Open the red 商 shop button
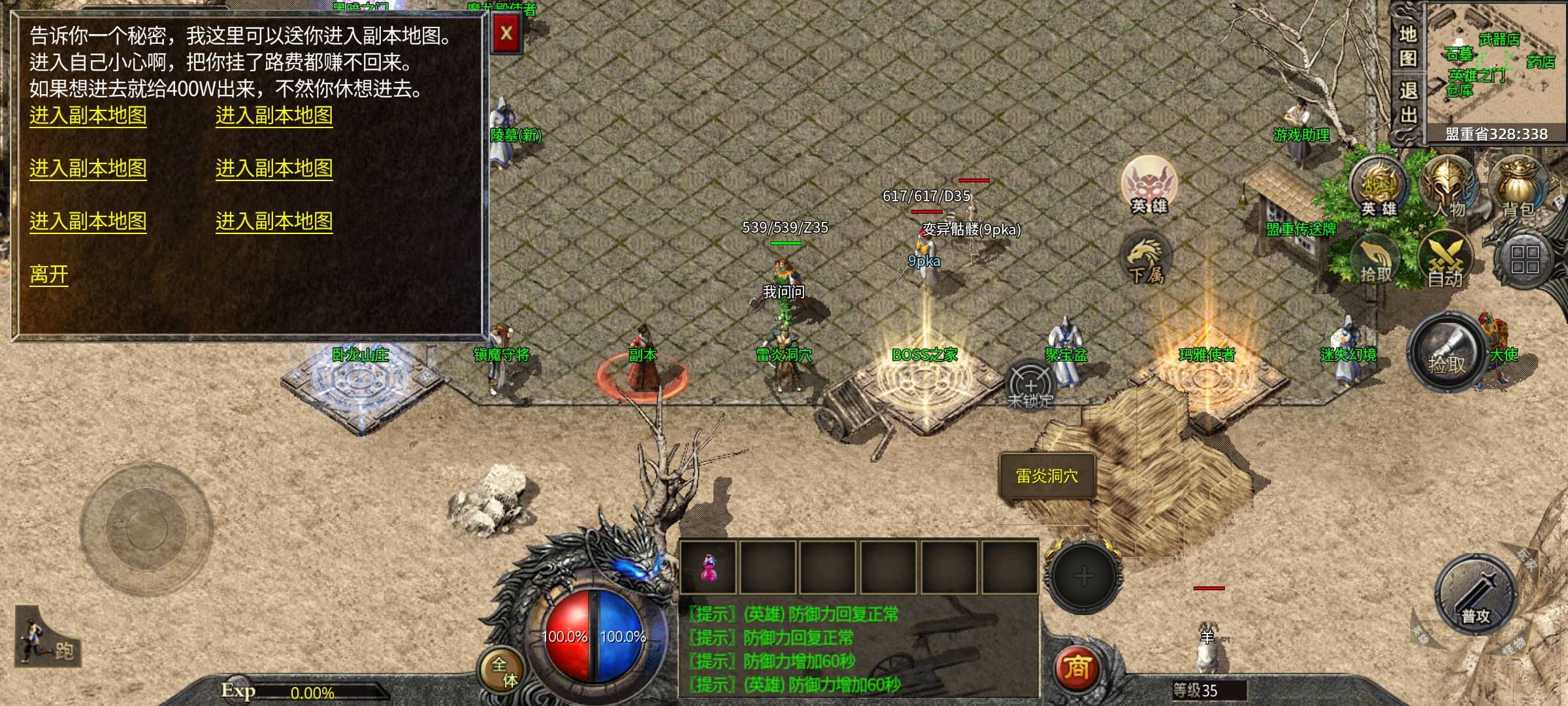 (x=1076, y=668)
